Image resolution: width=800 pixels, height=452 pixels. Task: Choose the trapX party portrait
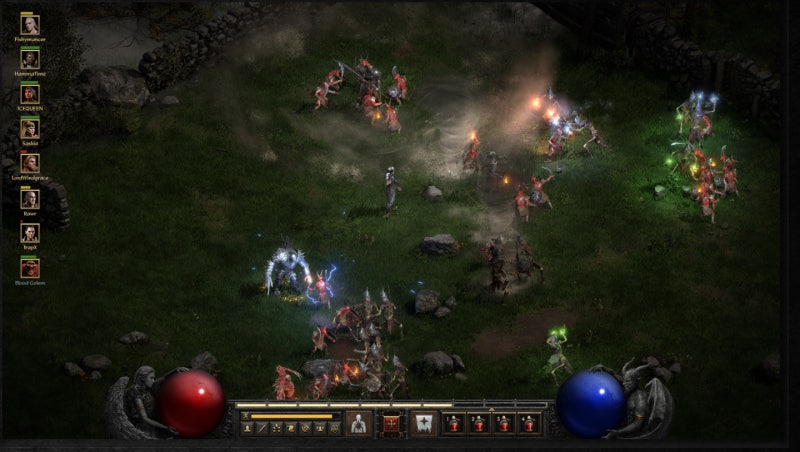pos(30,233)
